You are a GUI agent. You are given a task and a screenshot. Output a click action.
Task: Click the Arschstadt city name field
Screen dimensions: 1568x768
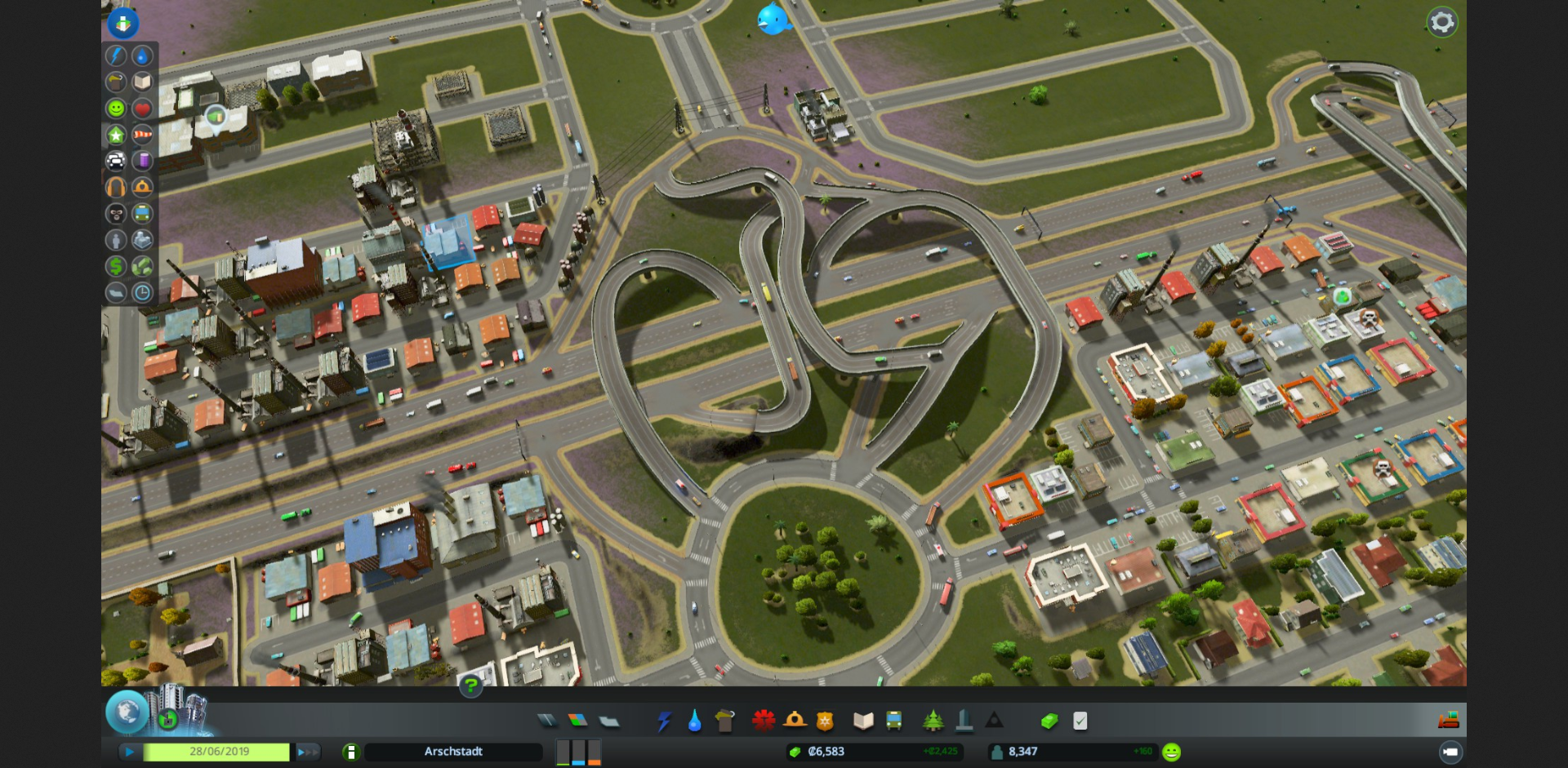tap(453, 752)
